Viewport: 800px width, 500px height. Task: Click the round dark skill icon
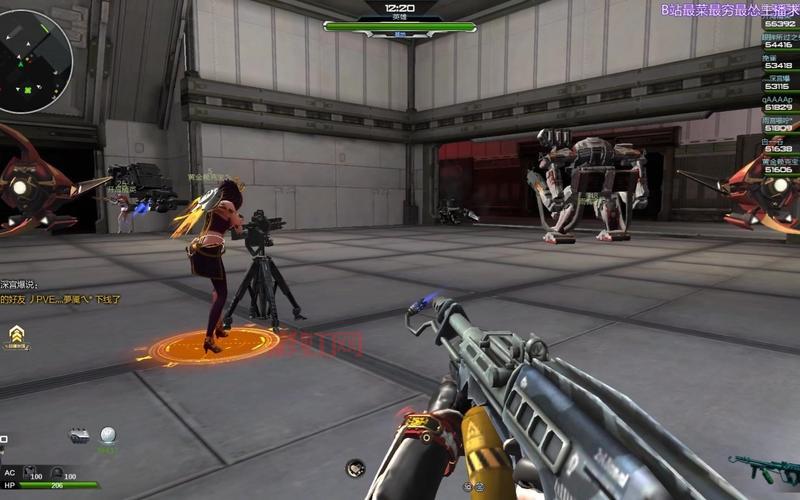click(355, 467)
